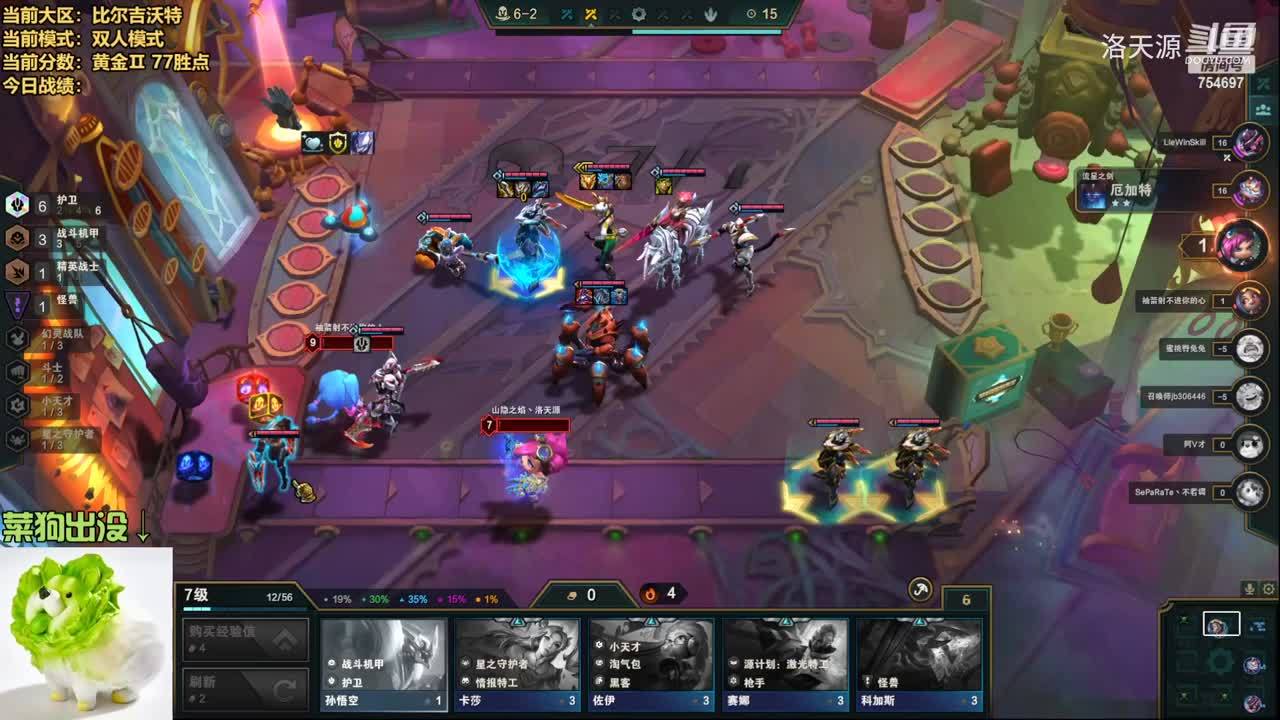Click the minimap board tile
The image size is (1280, 720).
pos(1221,625)
